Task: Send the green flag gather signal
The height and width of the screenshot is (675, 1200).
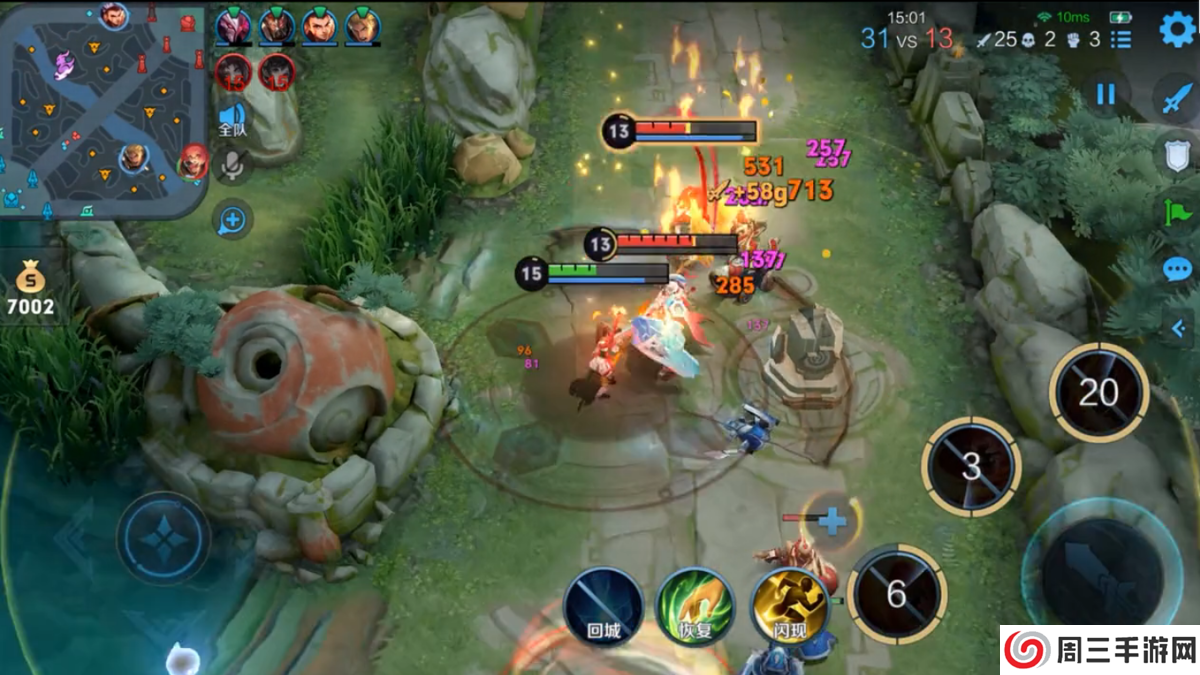Action: point(1176,212)
